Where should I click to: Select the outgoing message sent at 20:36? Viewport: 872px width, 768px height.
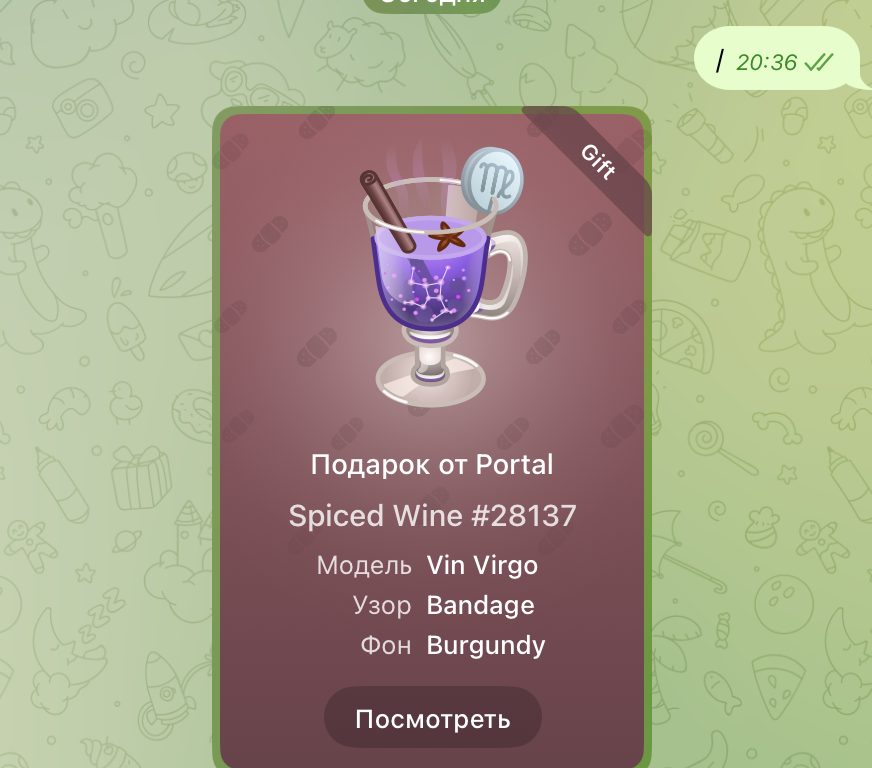(x=776, y=62)
